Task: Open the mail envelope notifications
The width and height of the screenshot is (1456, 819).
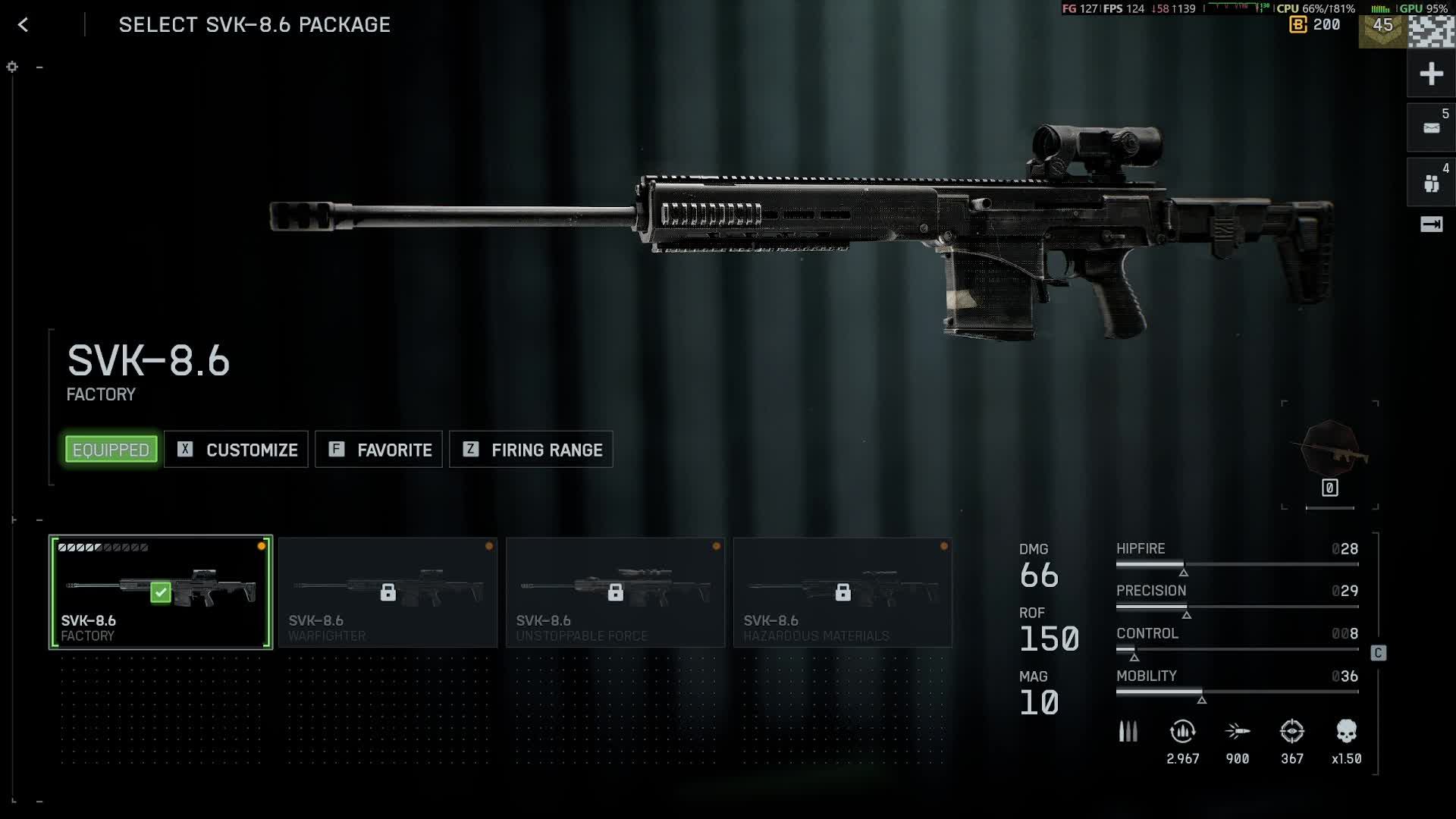Action: (x=1431, y=128)
